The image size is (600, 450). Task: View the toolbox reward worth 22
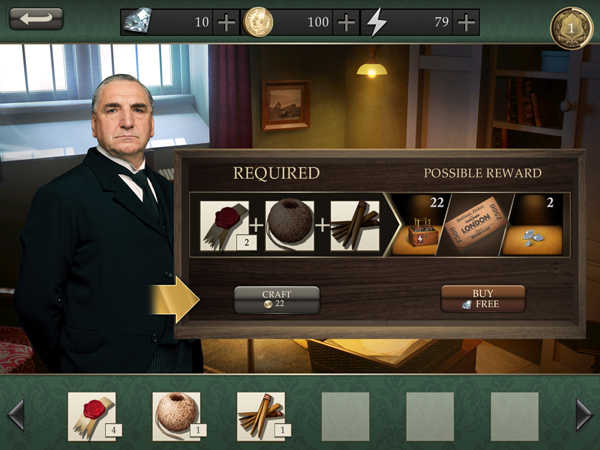point(422,225)
